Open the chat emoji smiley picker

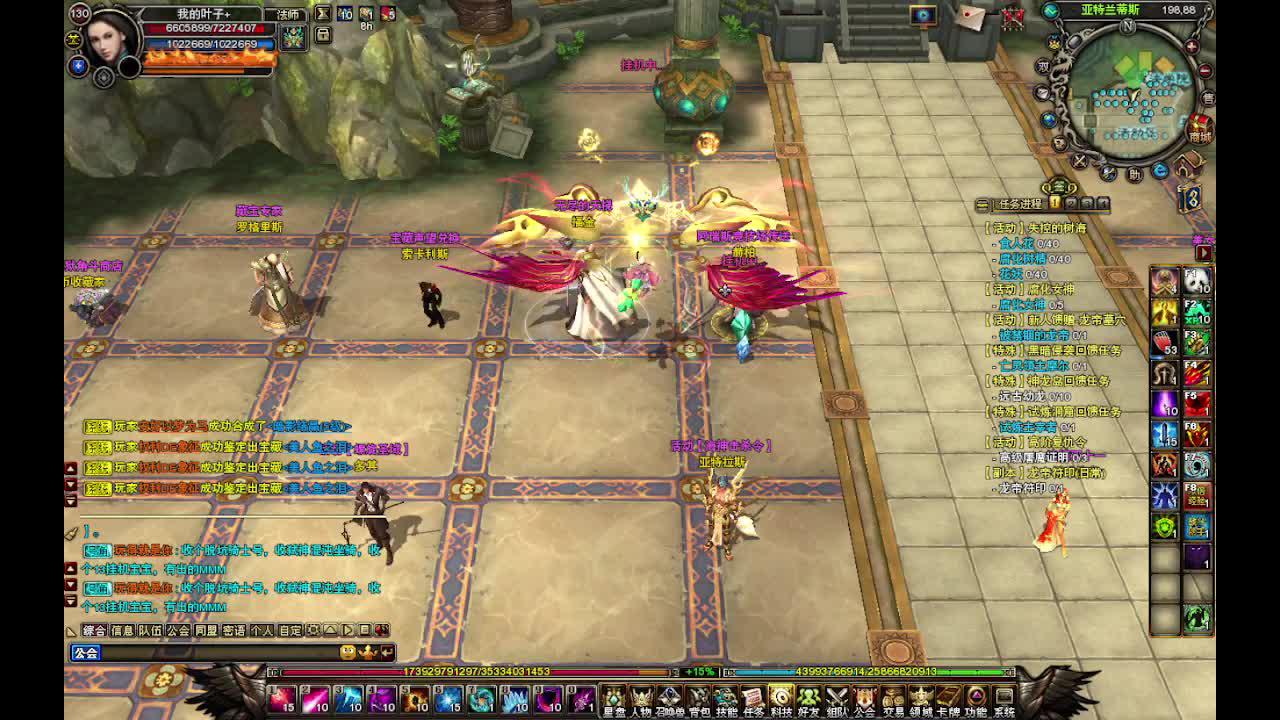(x=348, y=653)
